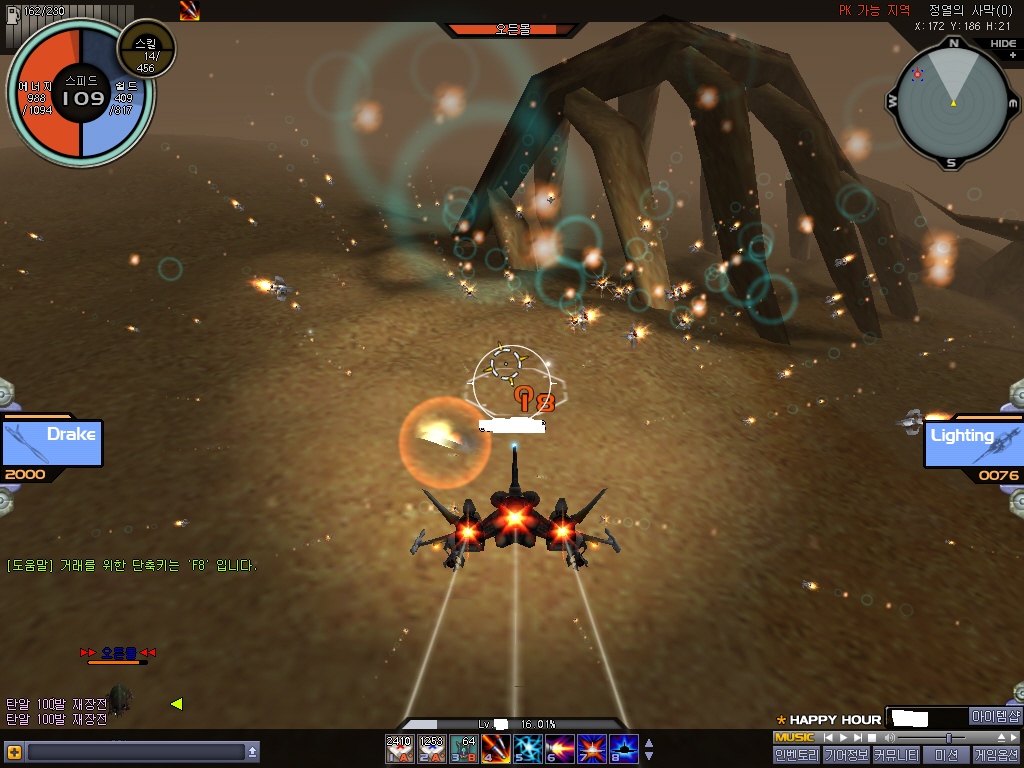Screen dimensions: 1024x768
Task: Use hotbar slot 1 item with count 2410
Action: point(399,749)
